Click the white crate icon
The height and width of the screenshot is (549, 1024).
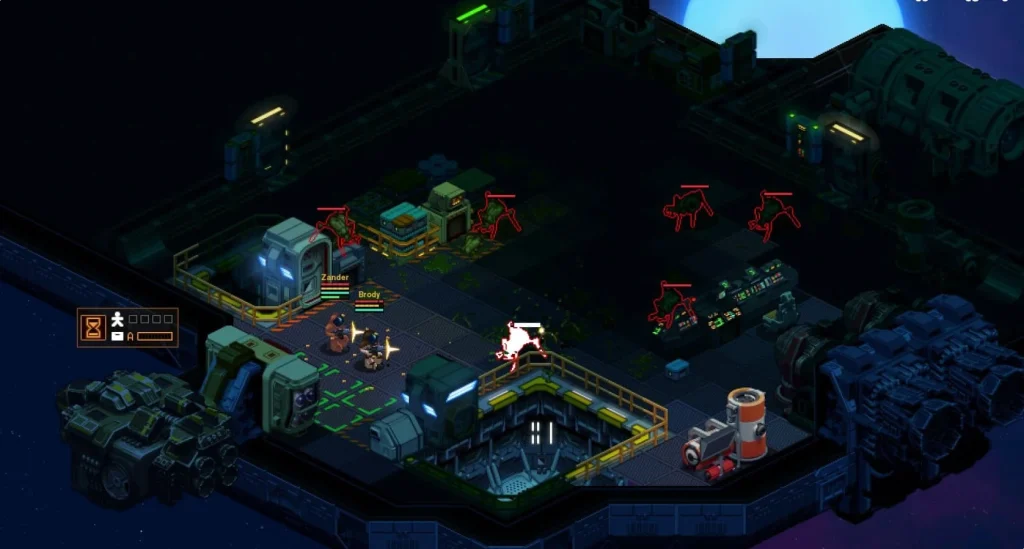click(118, 336)
